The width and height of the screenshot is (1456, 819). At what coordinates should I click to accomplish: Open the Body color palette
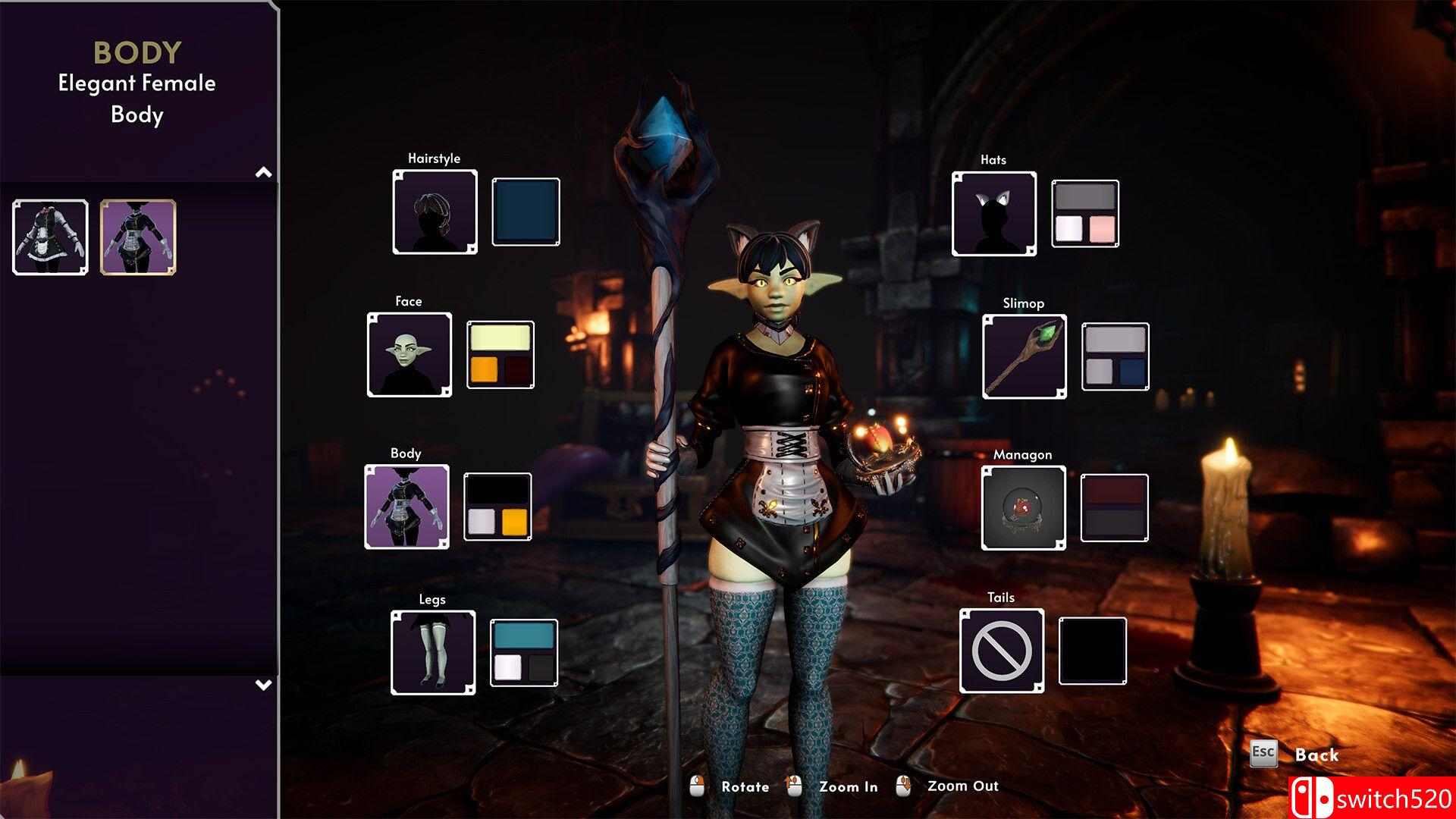pyautogui.click(x=497, y=507)
